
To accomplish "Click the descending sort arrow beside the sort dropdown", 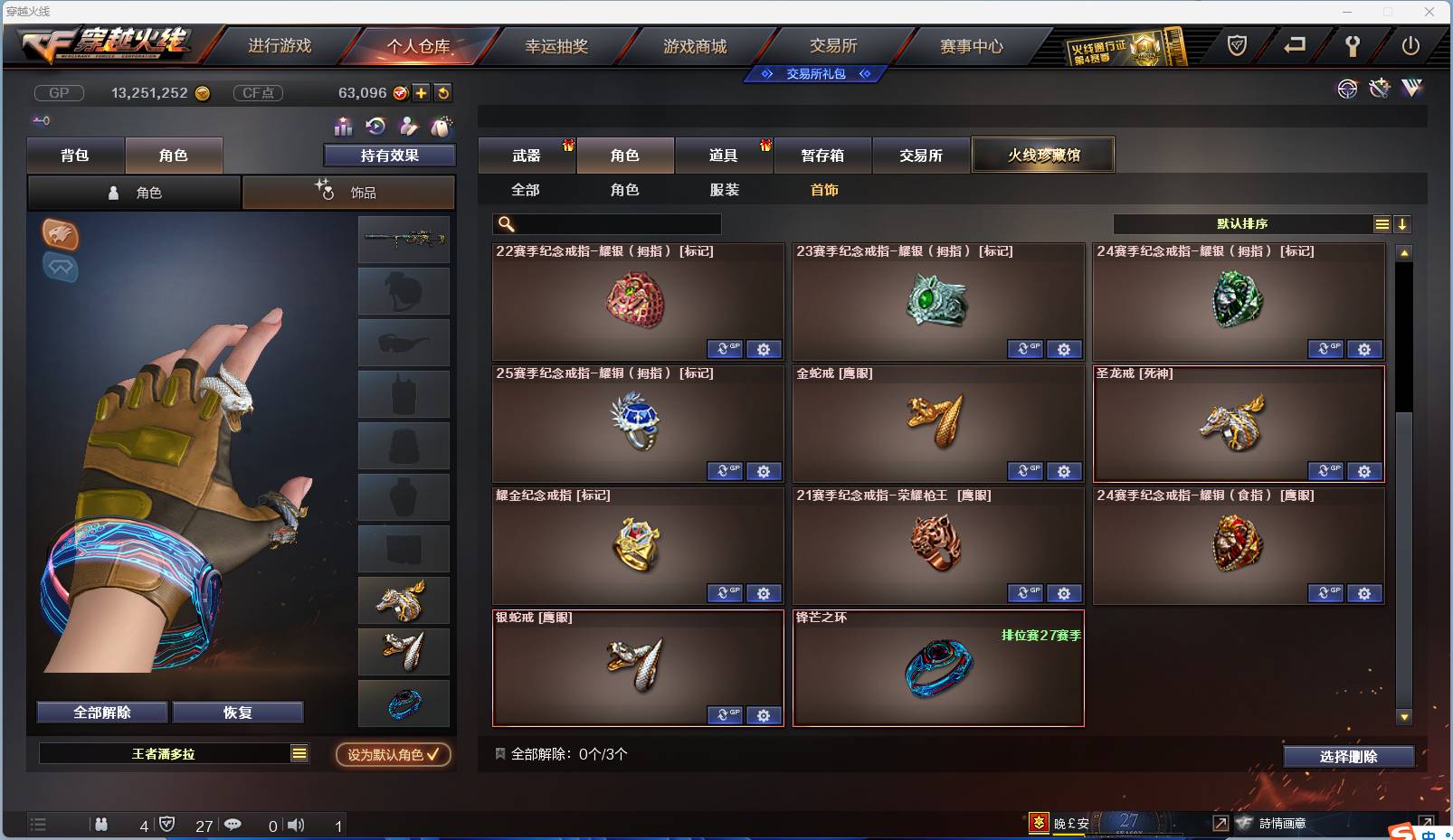I will (x=1403, y=223).
